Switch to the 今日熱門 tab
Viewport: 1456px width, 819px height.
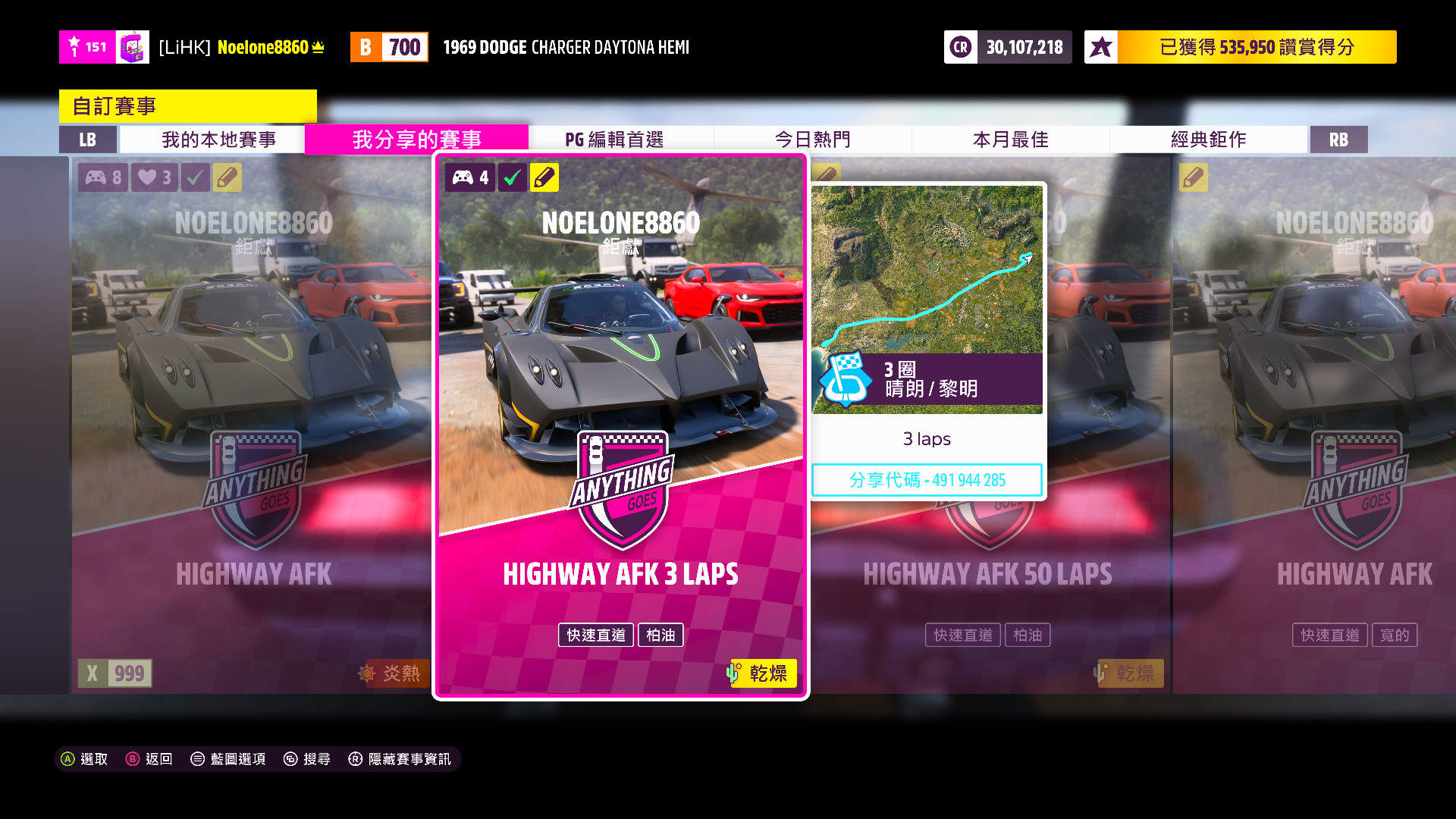[x=811, y=139]
